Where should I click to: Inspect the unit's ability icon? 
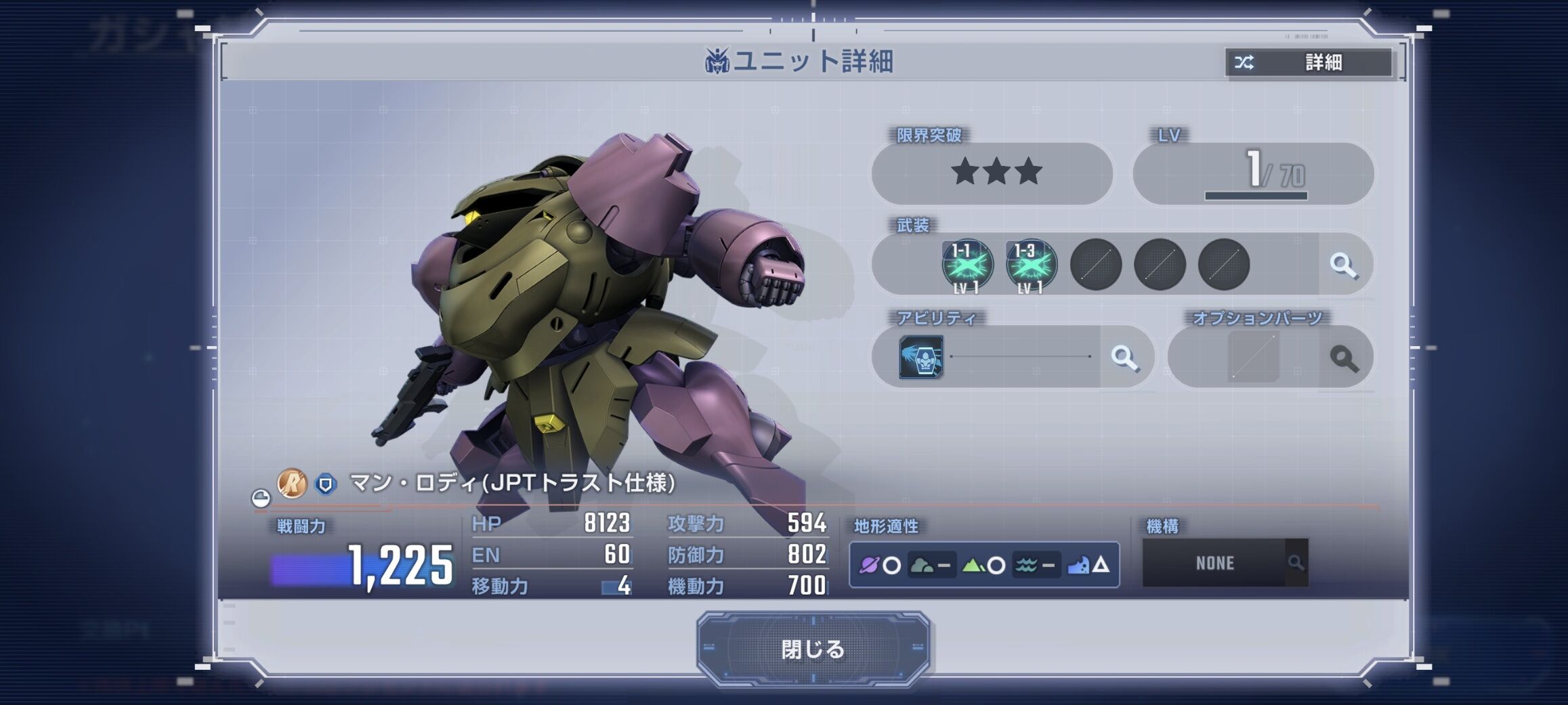coord(920,357)
